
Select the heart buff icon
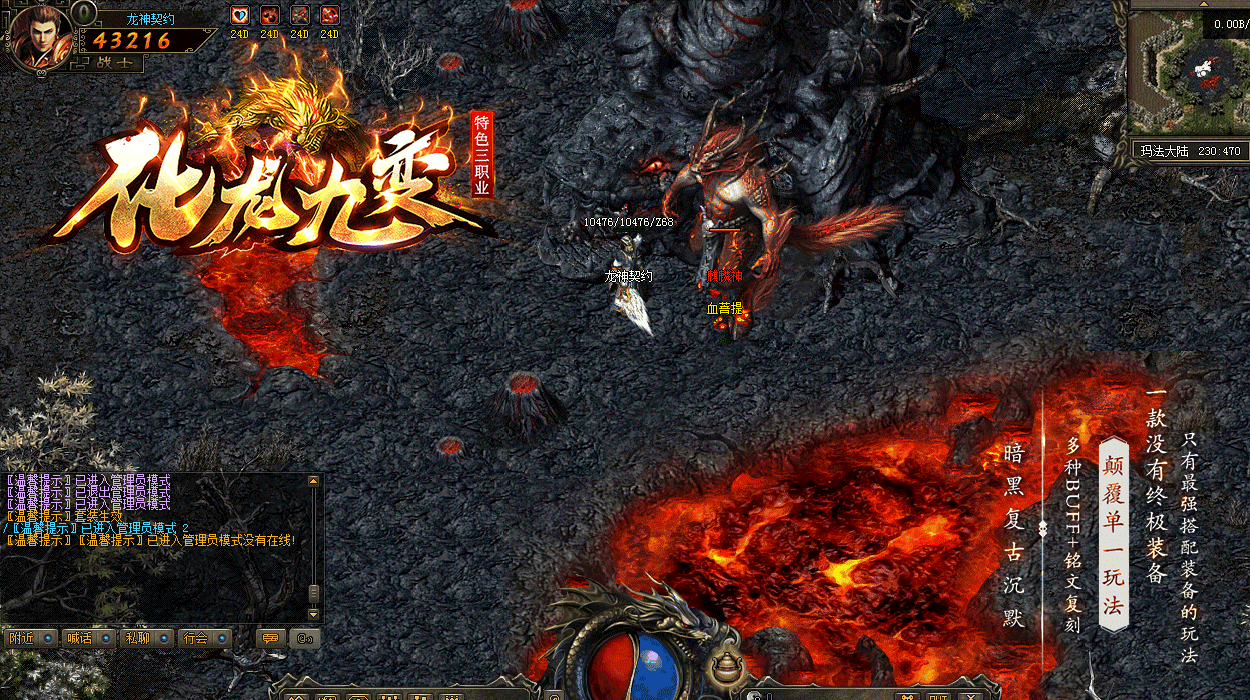point(239,15)
